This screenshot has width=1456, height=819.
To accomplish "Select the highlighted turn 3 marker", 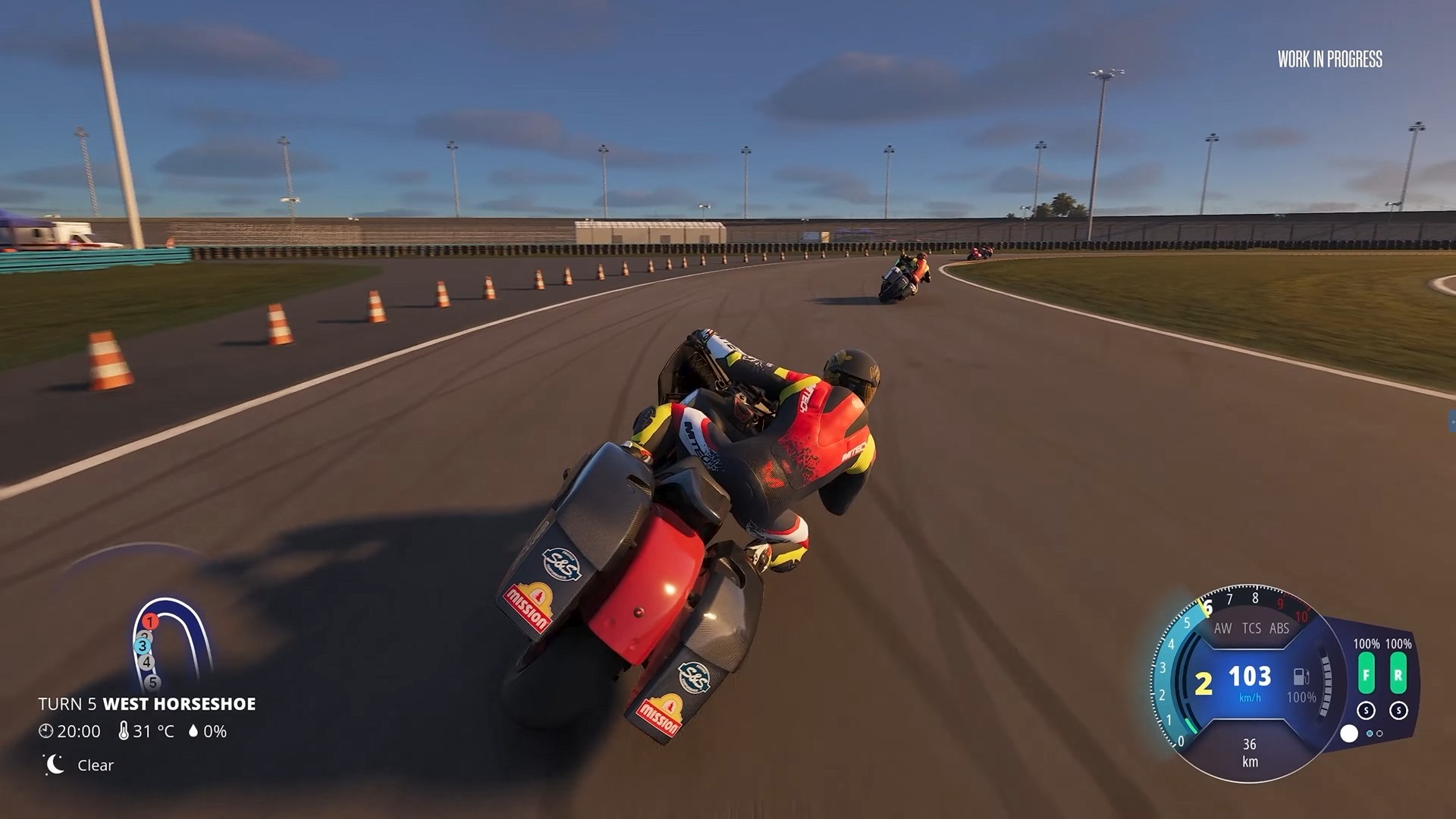I will pos(142,646).
